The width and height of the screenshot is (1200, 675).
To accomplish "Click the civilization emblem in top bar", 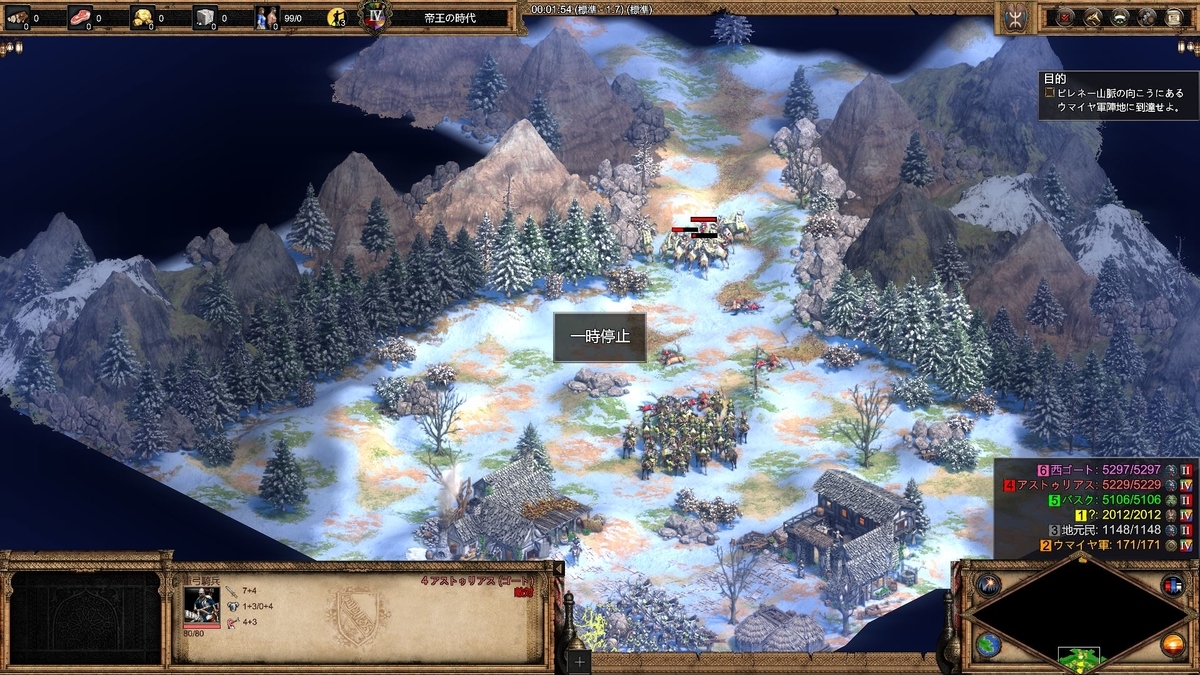I will click(1012, 17).
